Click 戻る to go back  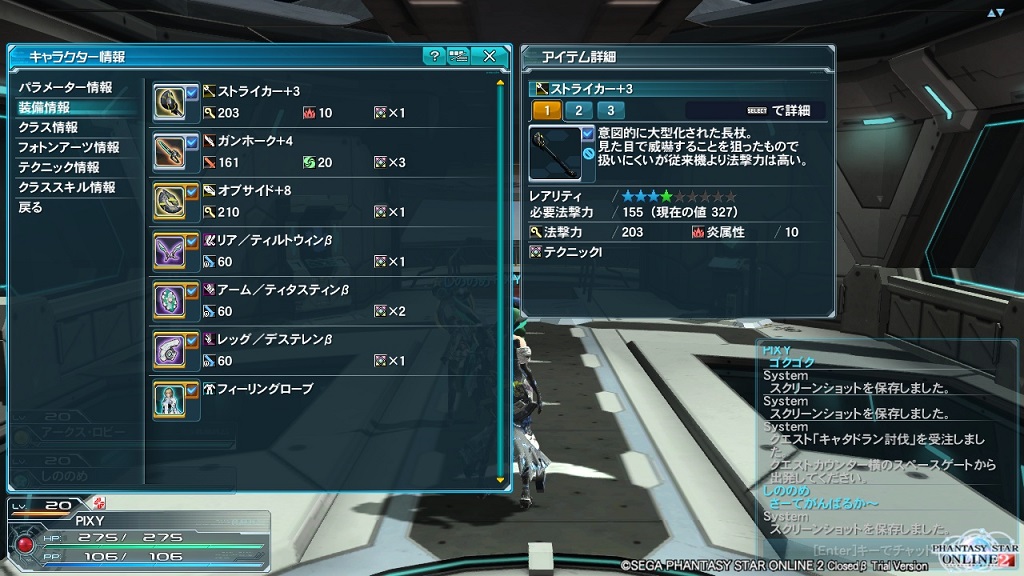(31, 208)
